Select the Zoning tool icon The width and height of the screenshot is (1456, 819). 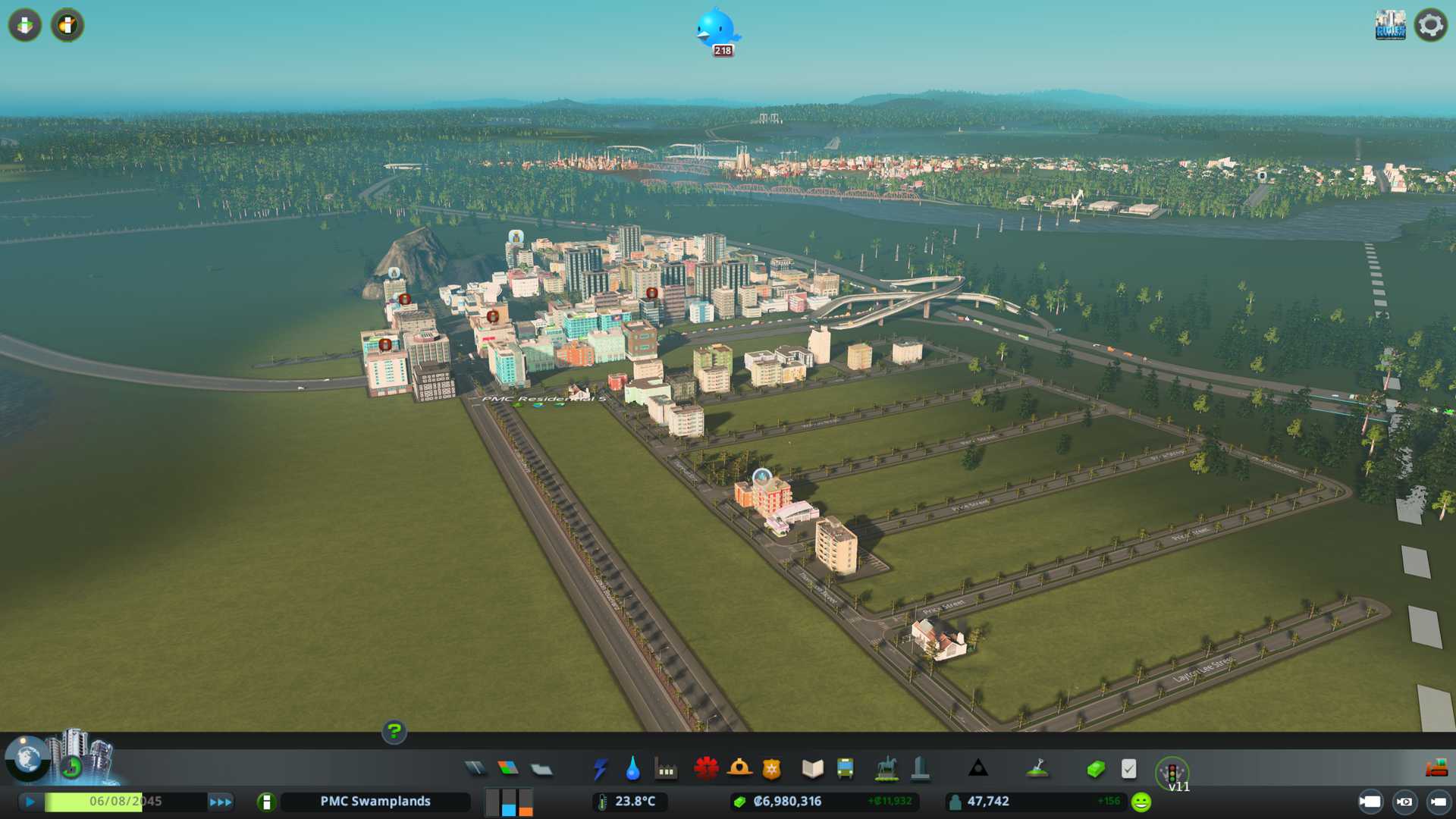(508, 769)
